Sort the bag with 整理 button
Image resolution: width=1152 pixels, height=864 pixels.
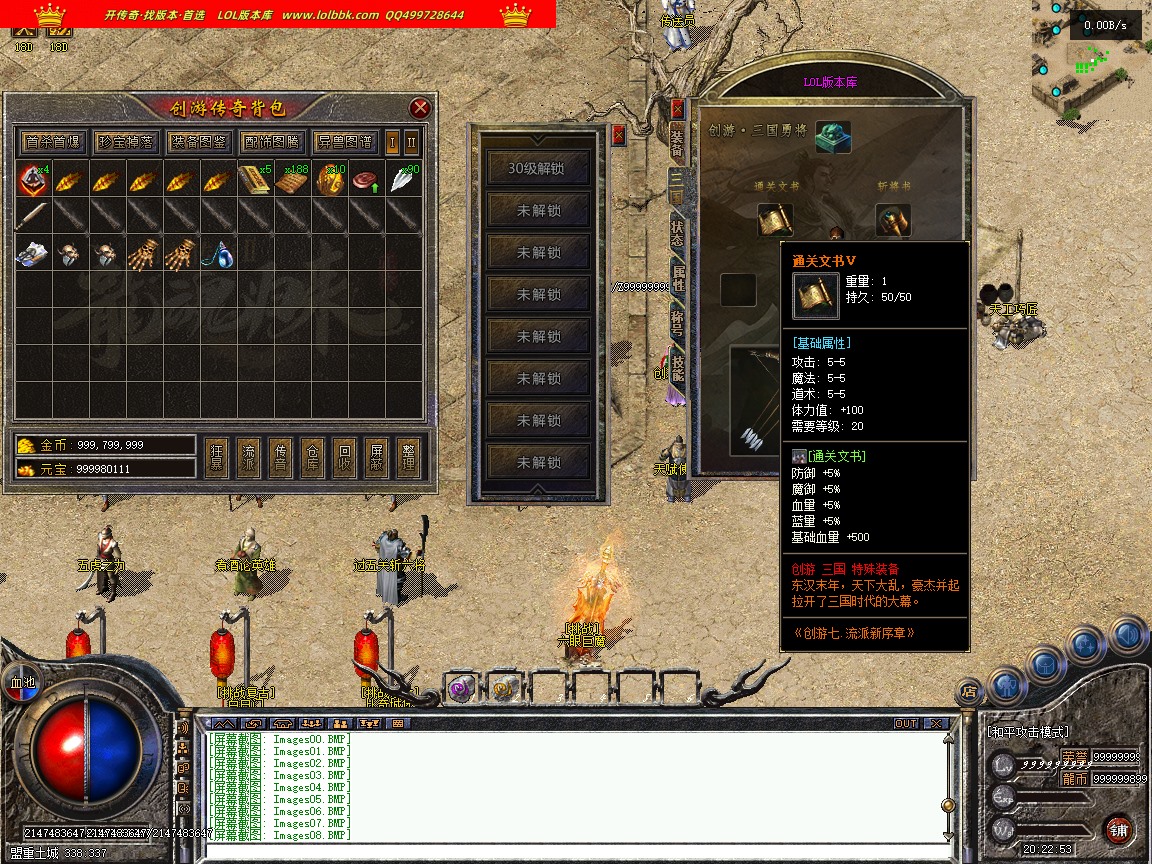click(407, 458)
